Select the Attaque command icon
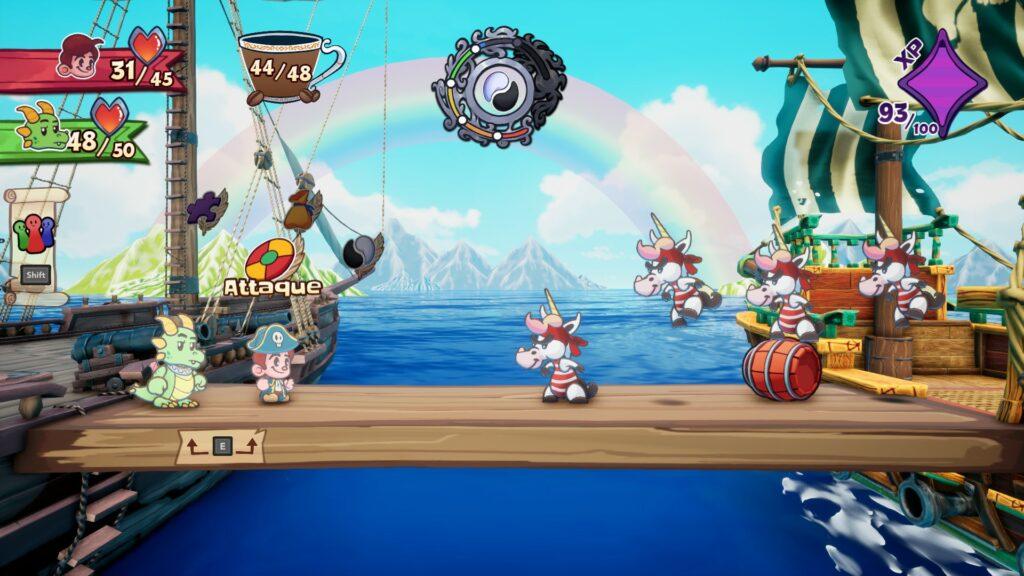Screen dimensions: 1024x576 pos(270,260)
